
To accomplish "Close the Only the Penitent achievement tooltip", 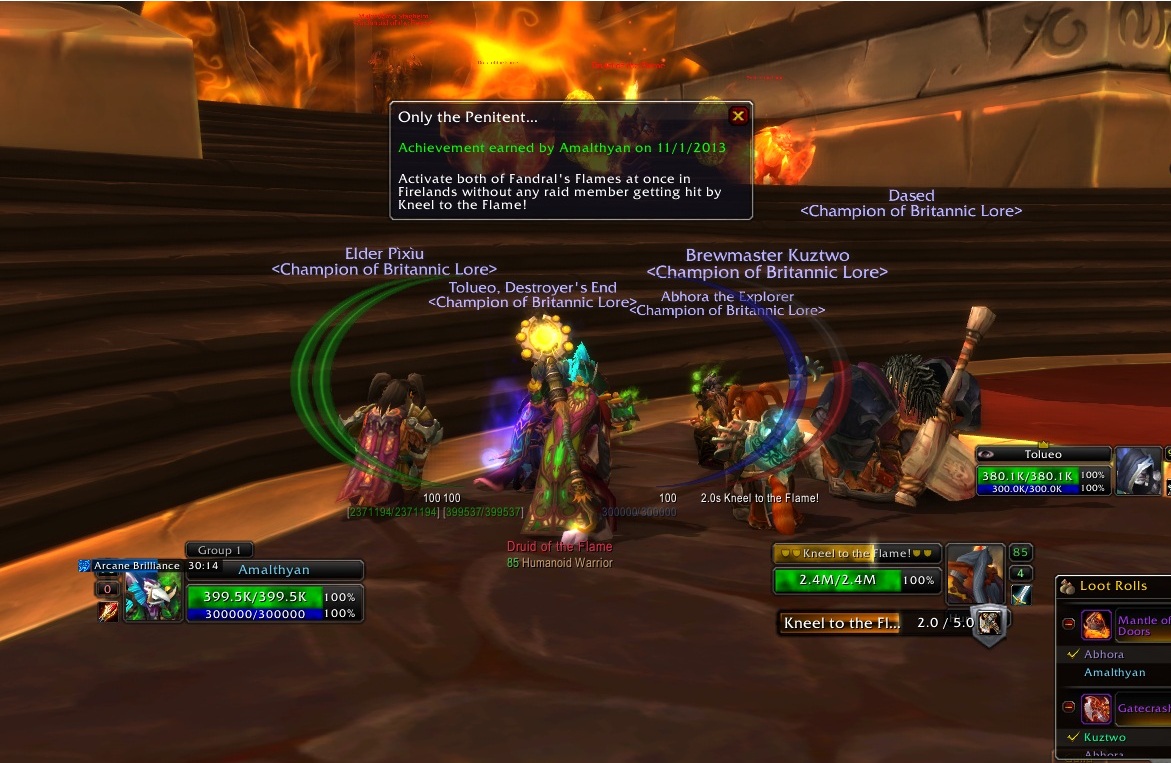I will point(738,116).
